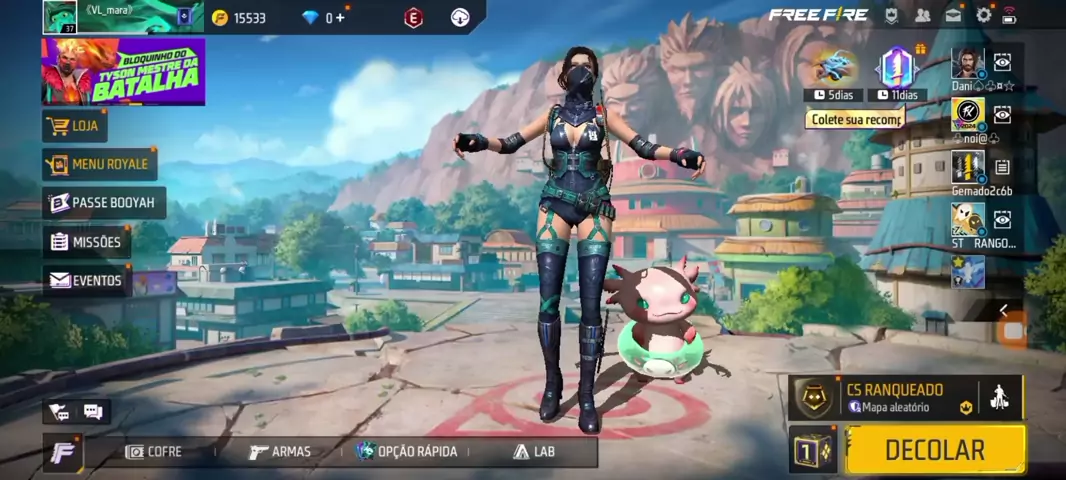
Task: Open the chat speech bubble icon
Action: (x=93, y=411)
